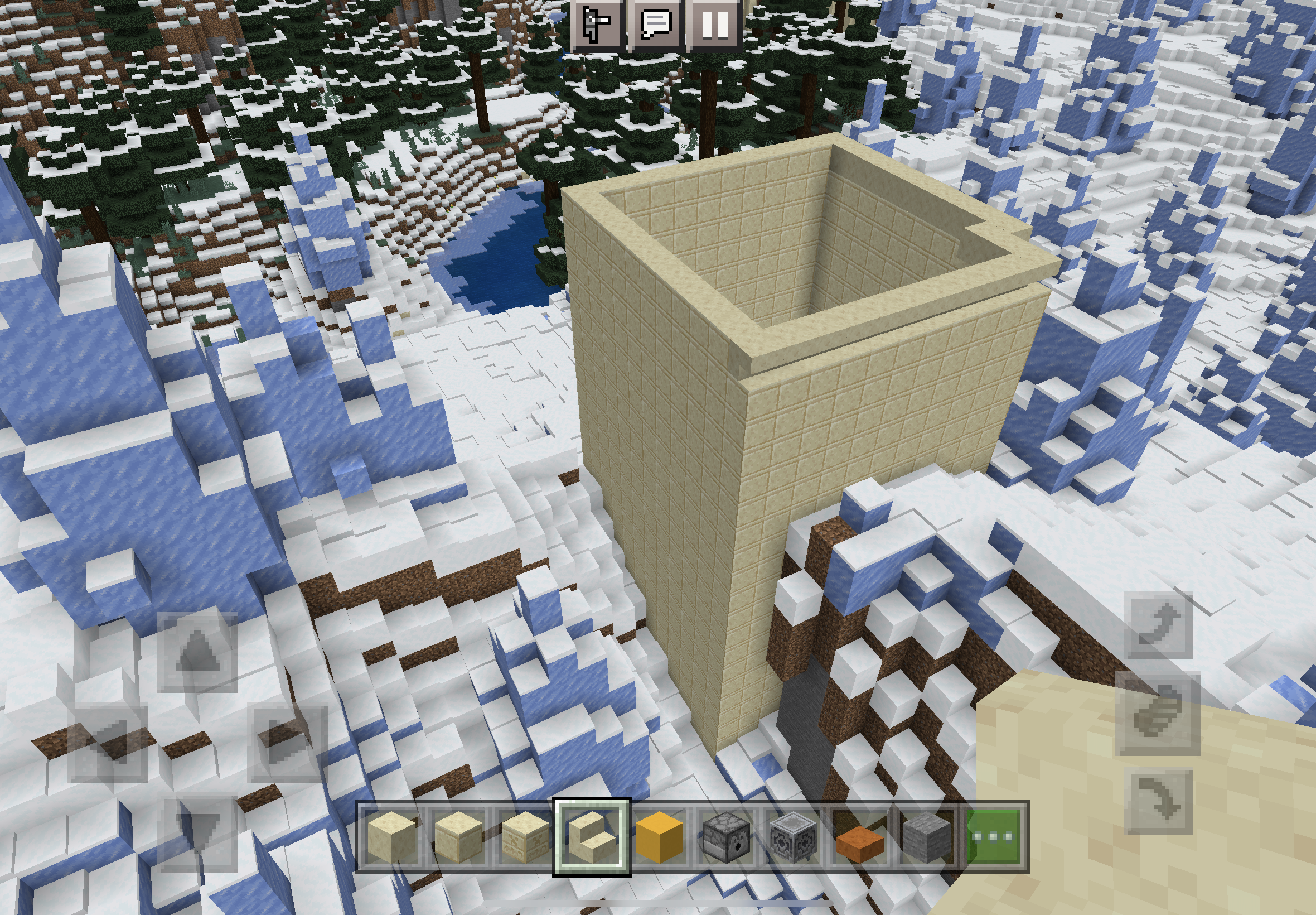Open the chat speech-bubble button
This screenshot has width=1316, height=915.
tap(655, 24)
